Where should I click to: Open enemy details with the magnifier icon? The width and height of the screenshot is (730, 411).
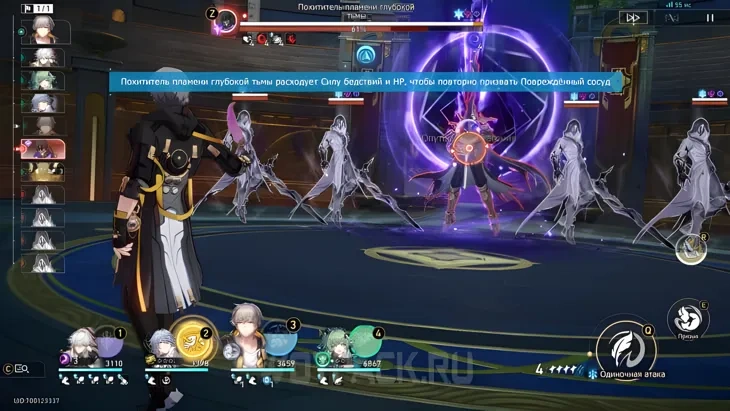[20, 369]
